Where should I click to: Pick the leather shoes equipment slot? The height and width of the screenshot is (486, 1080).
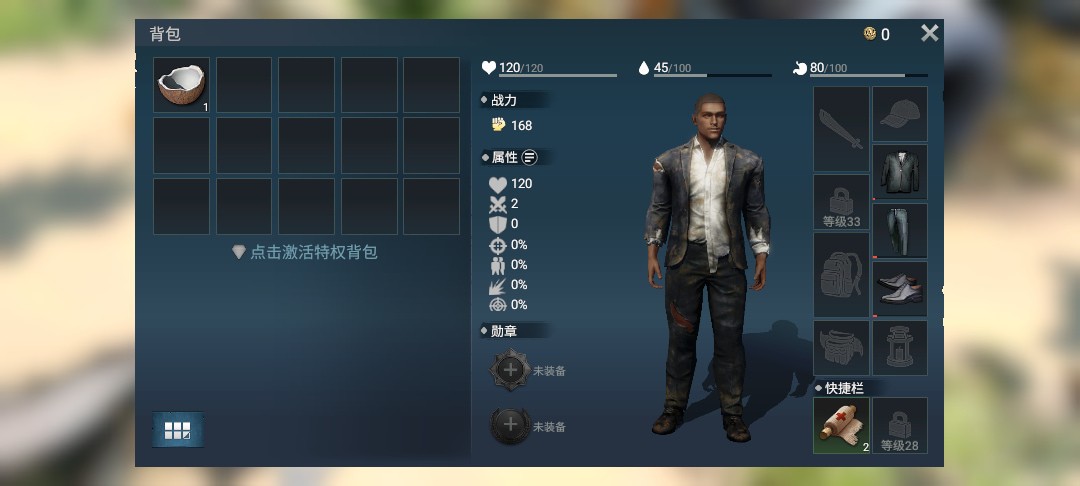(900, 288)
